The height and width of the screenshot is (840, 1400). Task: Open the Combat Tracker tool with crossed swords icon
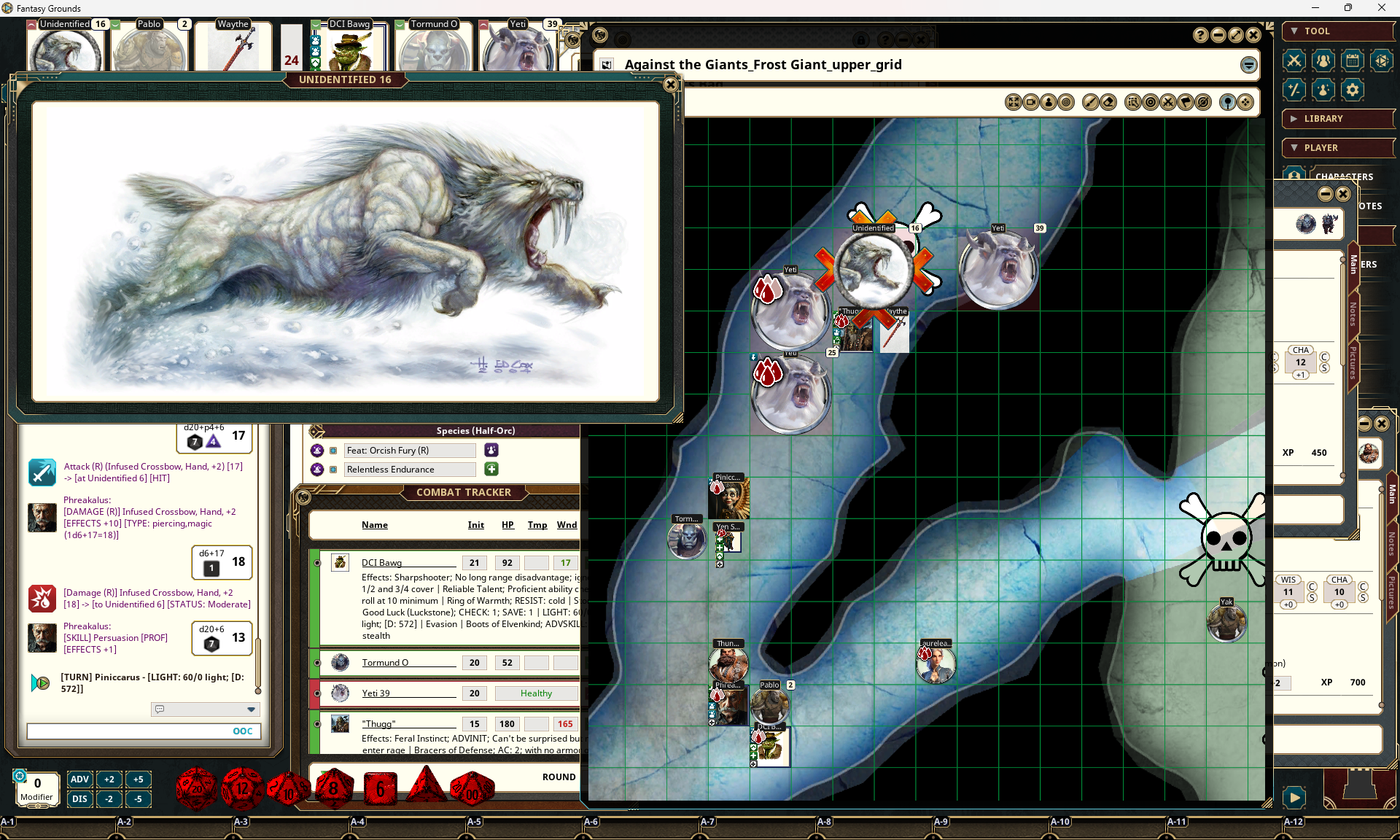pos(1294,61)
